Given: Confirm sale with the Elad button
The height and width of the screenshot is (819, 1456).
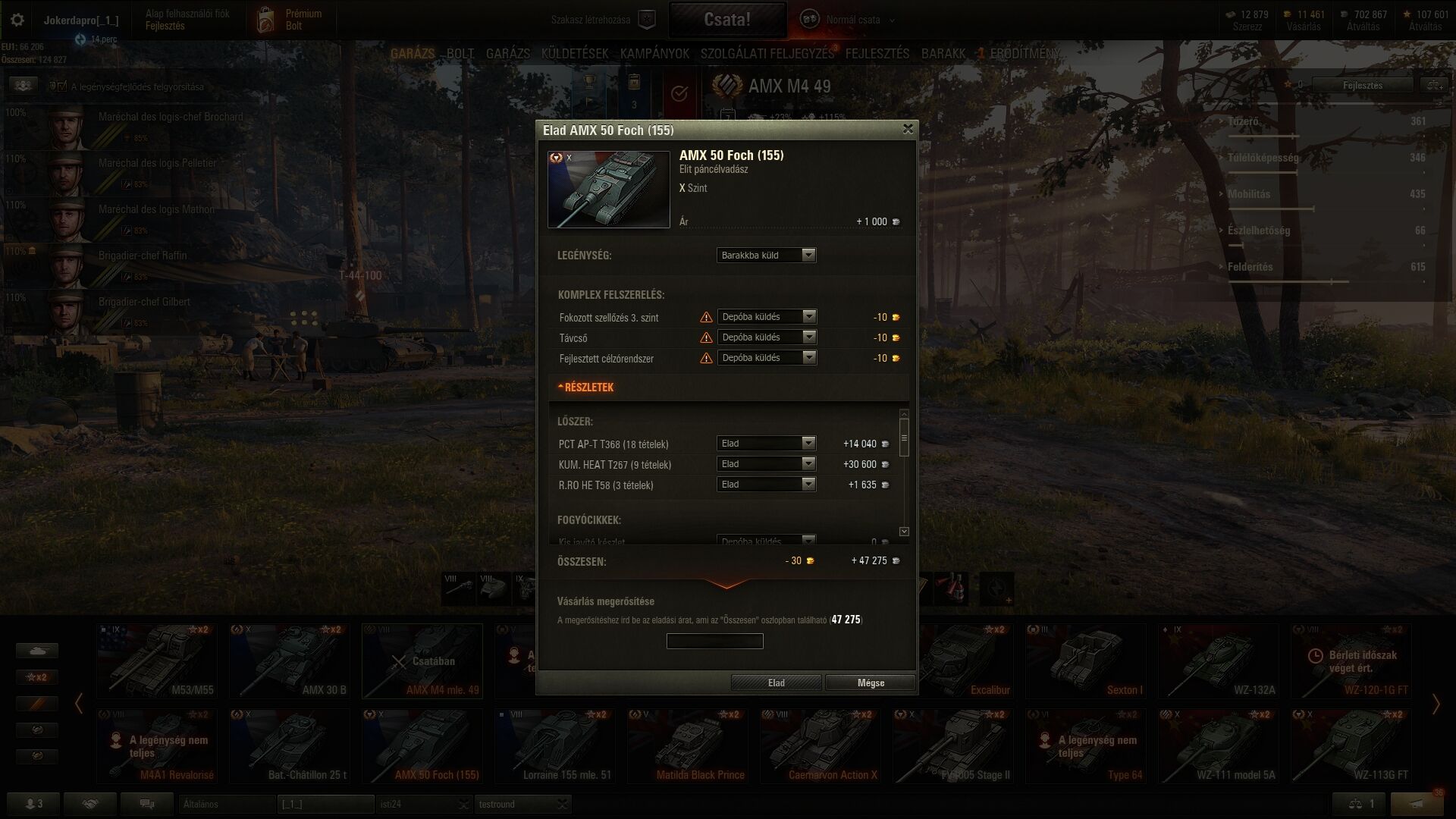Looking at the screenshot, I should [x=776, y=682].
